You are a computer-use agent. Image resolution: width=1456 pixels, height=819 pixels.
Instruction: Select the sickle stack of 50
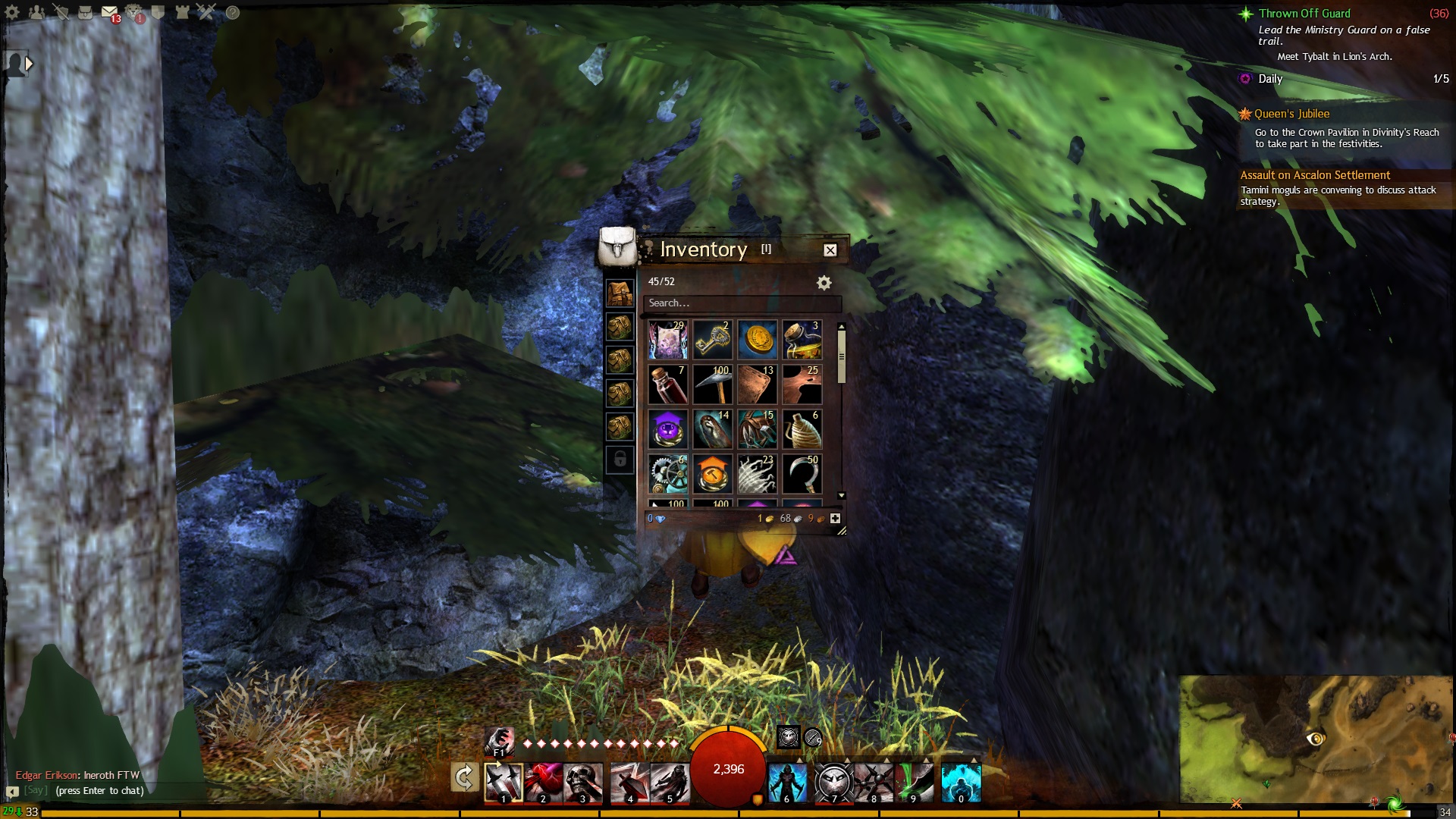802,473
